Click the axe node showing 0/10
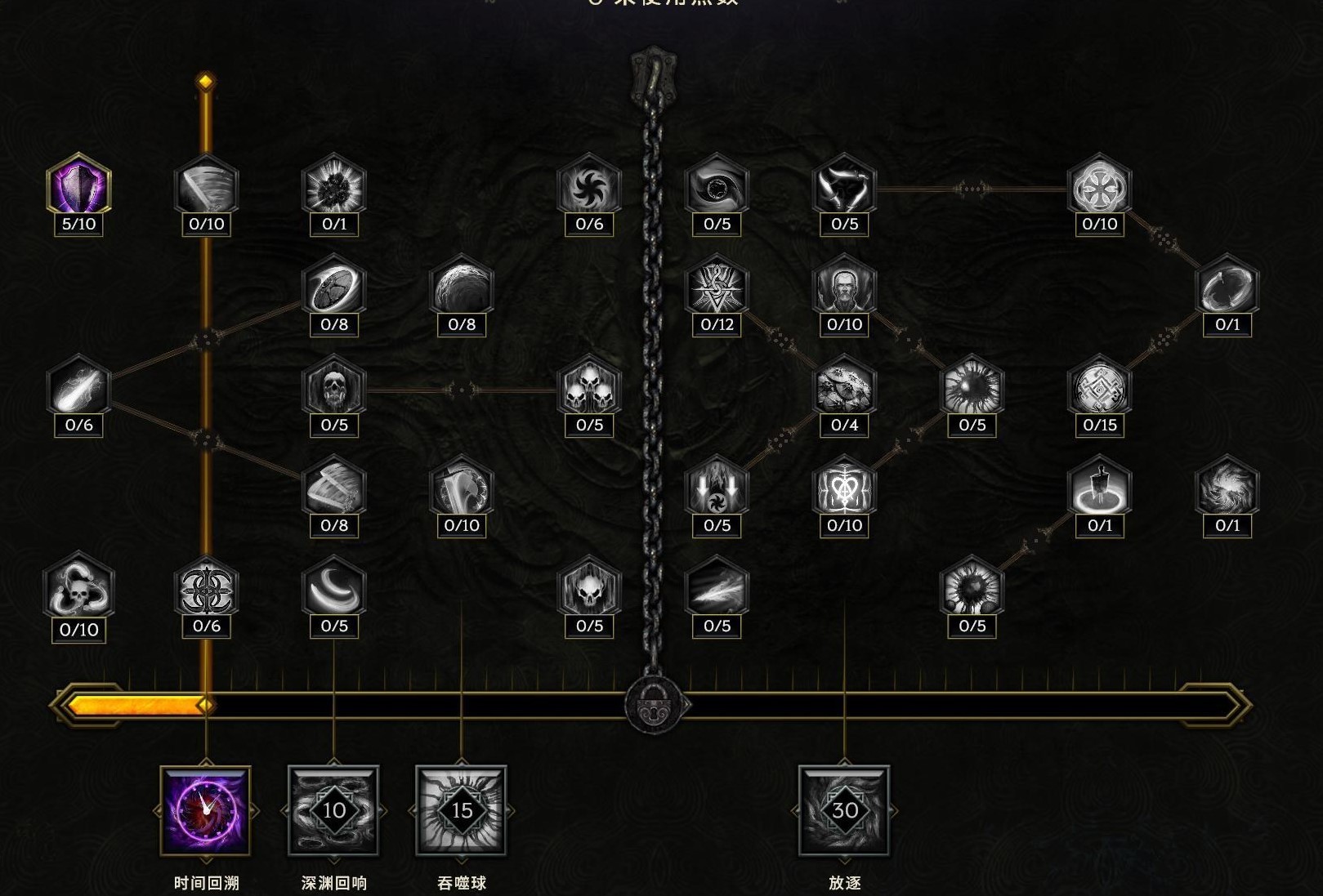The image size is (1323, 896). [x=463, y=490]
